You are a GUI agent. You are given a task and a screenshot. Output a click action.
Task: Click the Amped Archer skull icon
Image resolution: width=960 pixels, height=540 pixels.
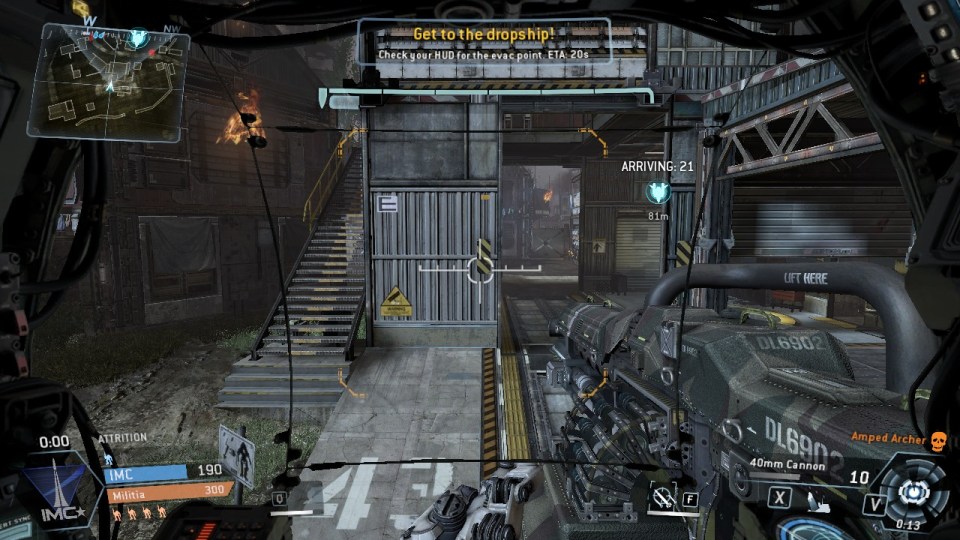point(937,441)
